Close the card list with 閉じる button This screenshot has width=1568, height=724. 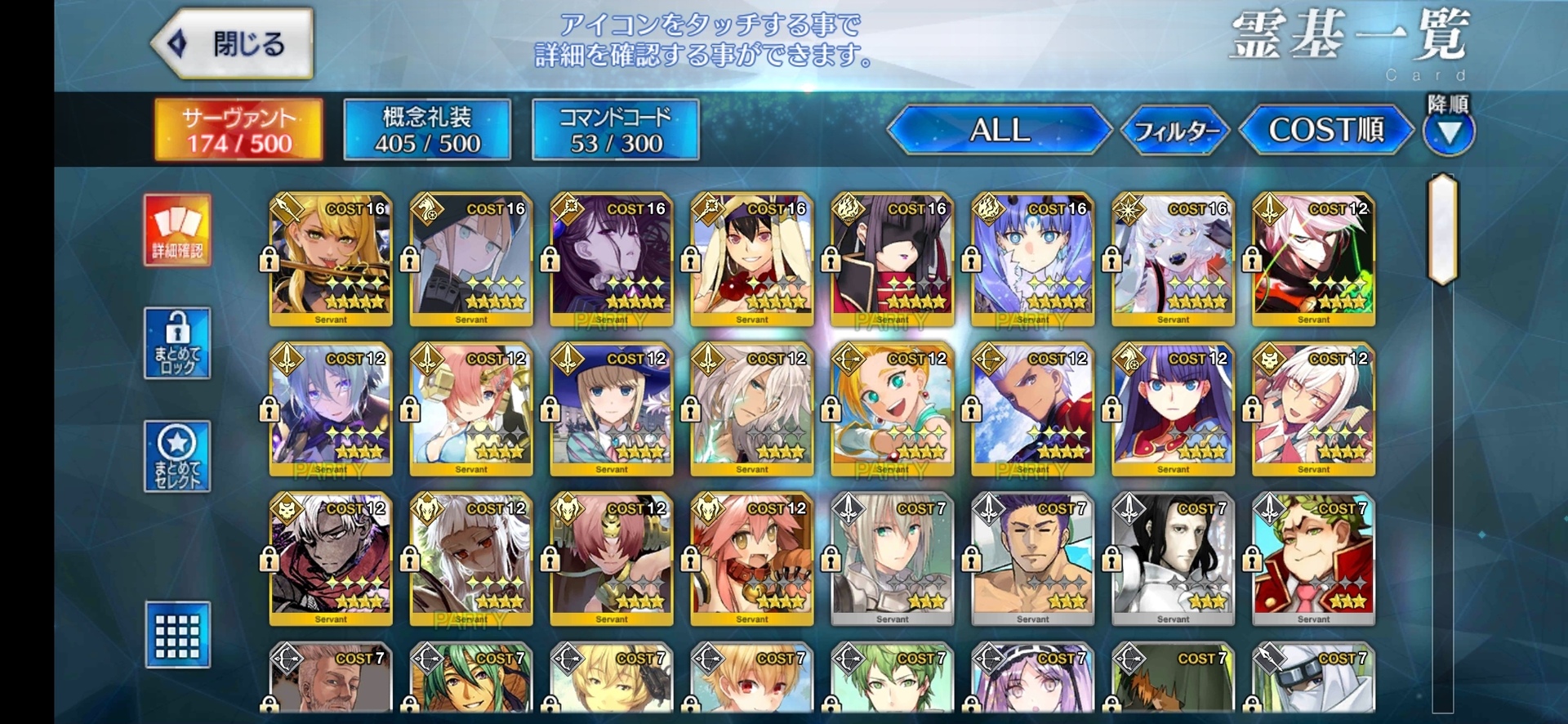pyautogui.click(x=233, y=43)
